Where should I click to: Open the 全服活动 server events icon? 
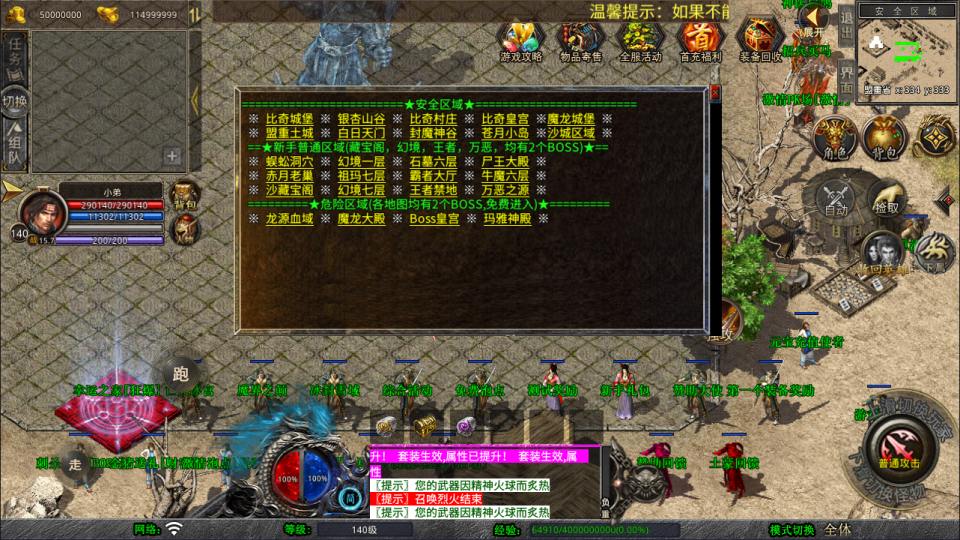point(640,38)
